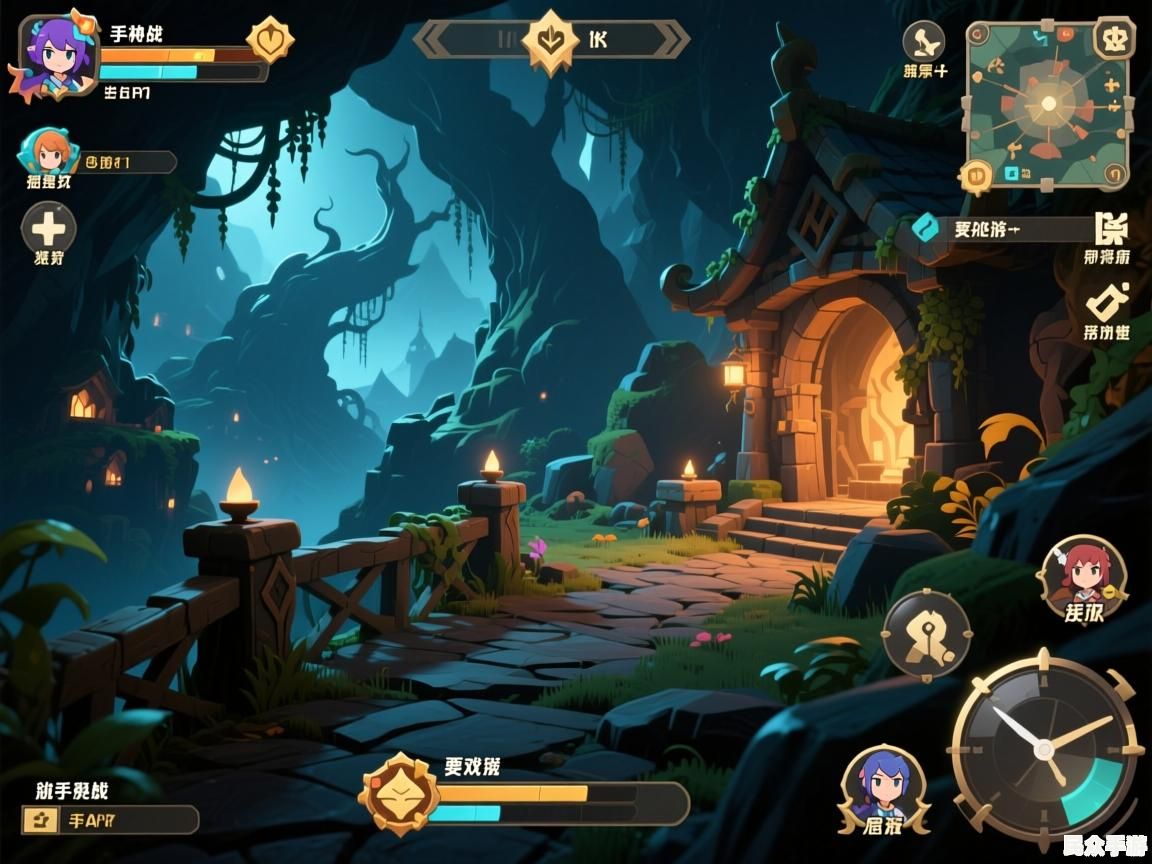The image size is (1152, 864).
Task: Activate the round golden rune skill button
Action: pos(927,633)
